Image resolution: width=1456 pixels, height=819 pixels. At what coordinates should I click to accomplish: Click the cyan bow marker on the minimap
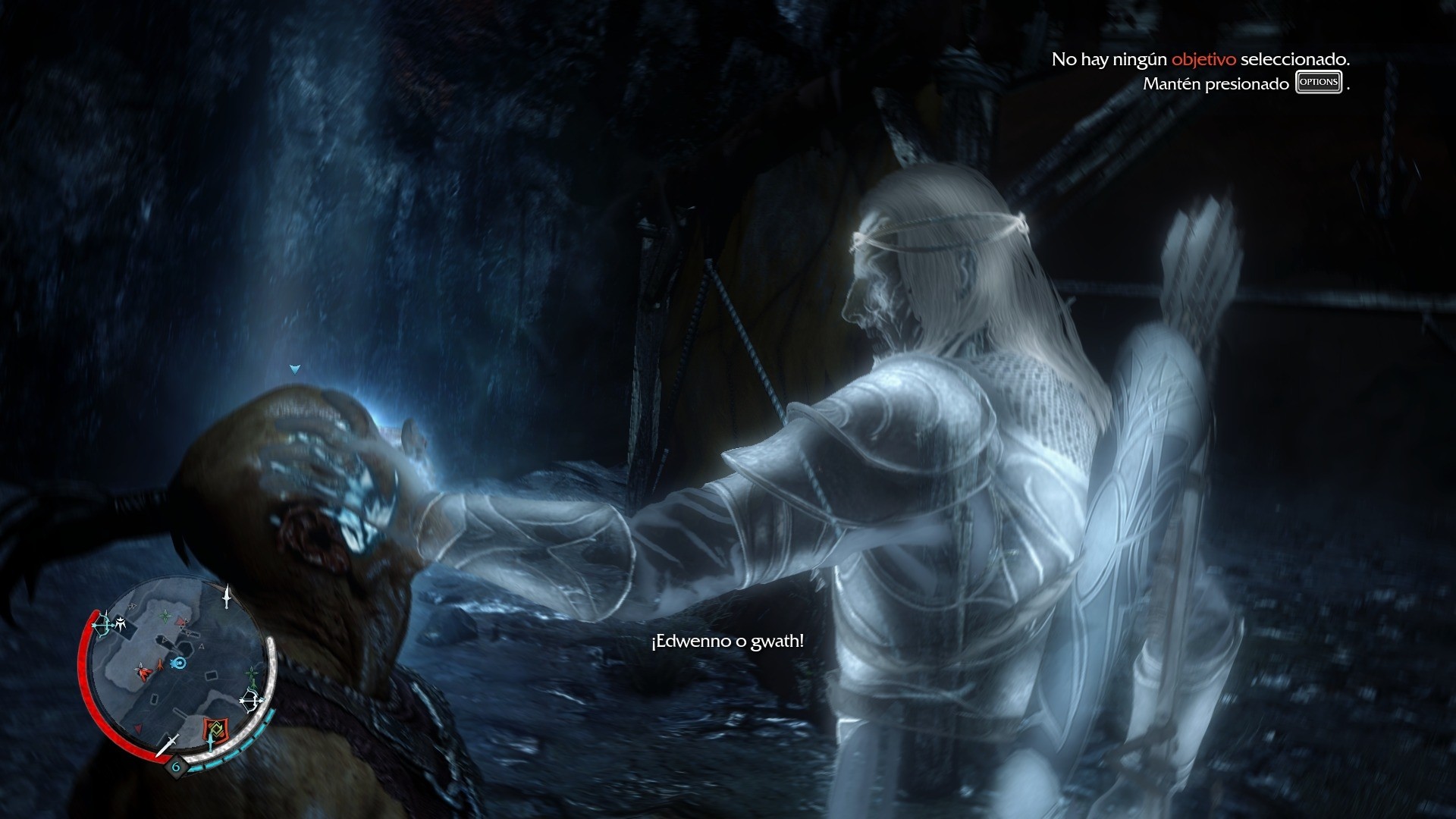click(x=101, y=626)
